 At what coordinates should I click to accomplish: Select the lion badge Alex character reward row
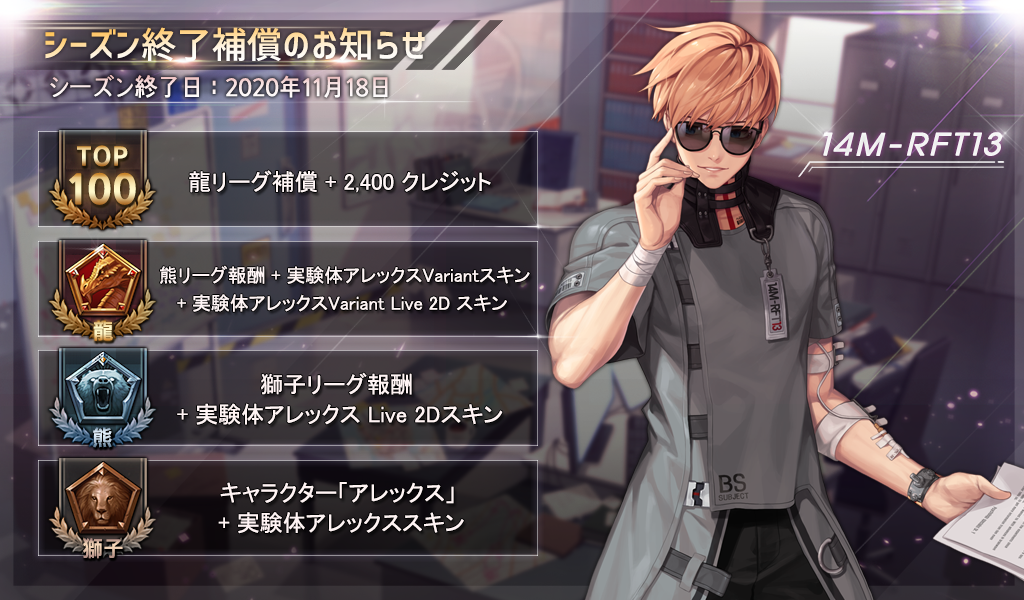point(288,507)
